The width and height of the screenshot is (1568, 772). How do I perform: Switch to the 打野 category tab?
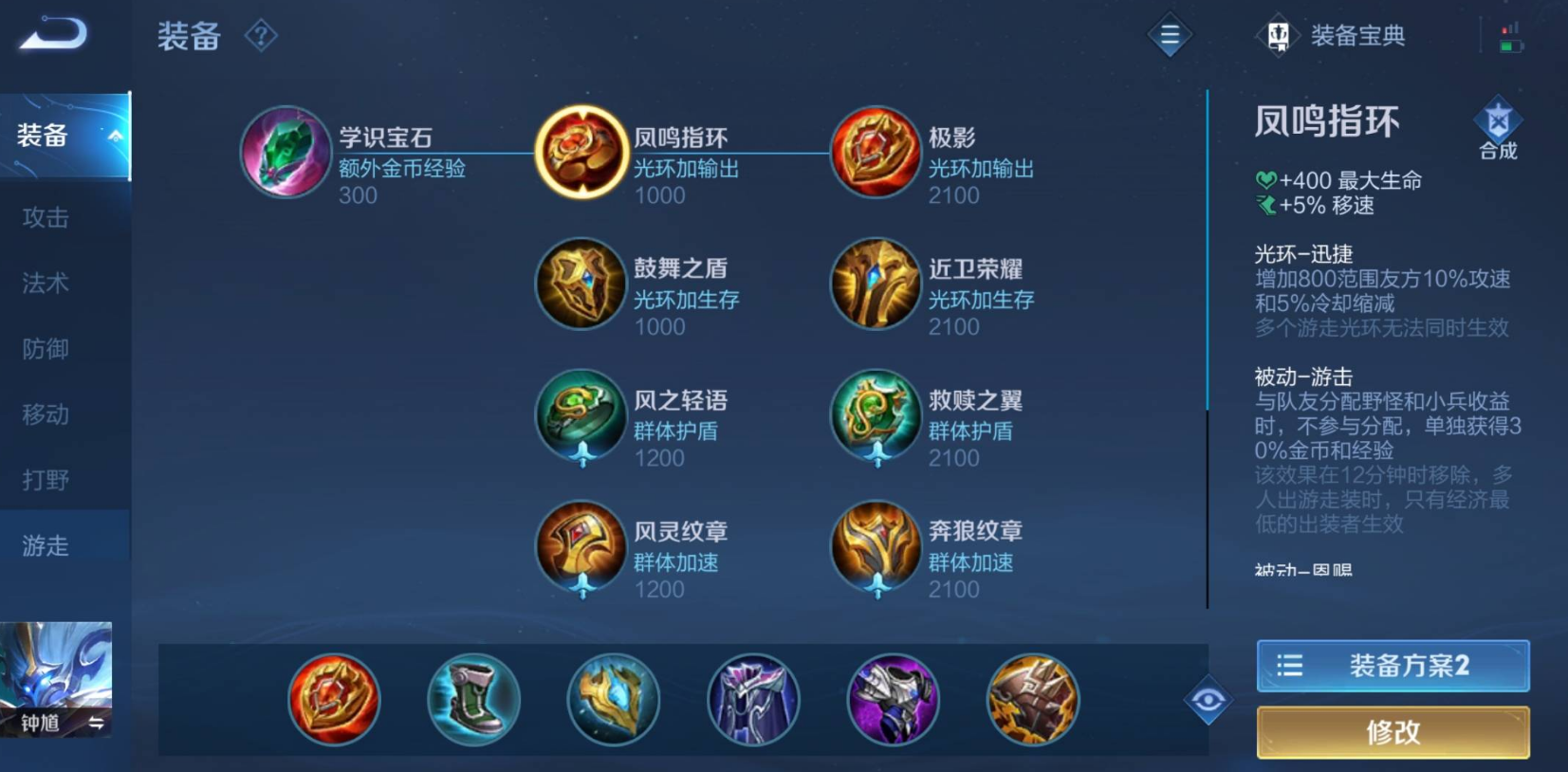pos(44,479)
